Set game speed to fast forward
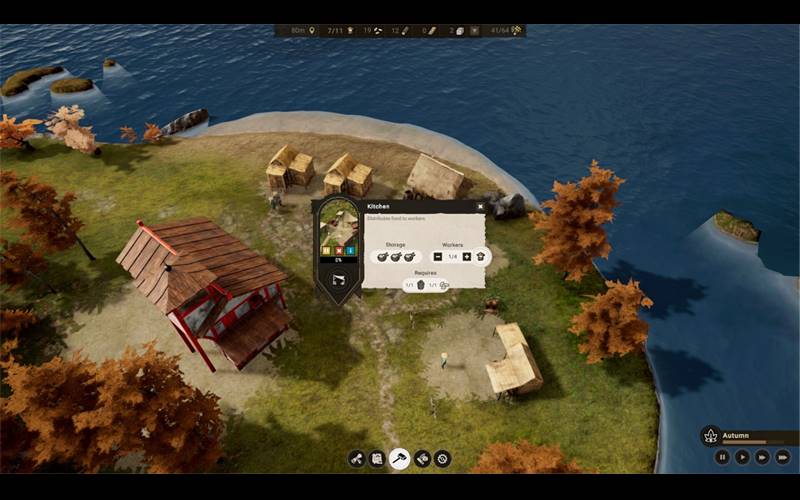This screenshot has width=800, height=500. pos(763,457)
